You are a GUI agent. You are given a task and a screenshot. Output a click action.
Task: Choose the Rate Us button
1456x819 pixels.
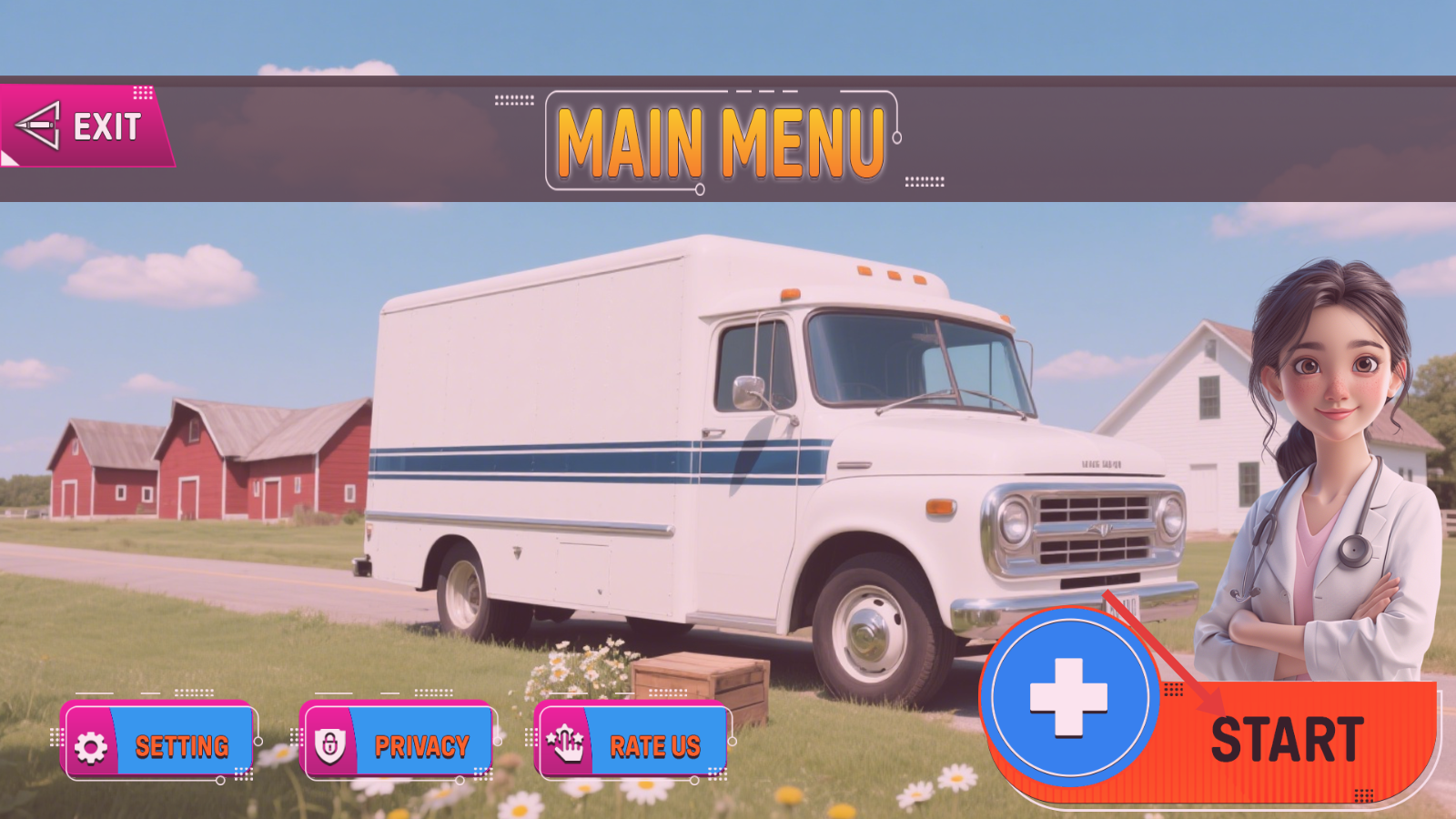tap(632, 745)
